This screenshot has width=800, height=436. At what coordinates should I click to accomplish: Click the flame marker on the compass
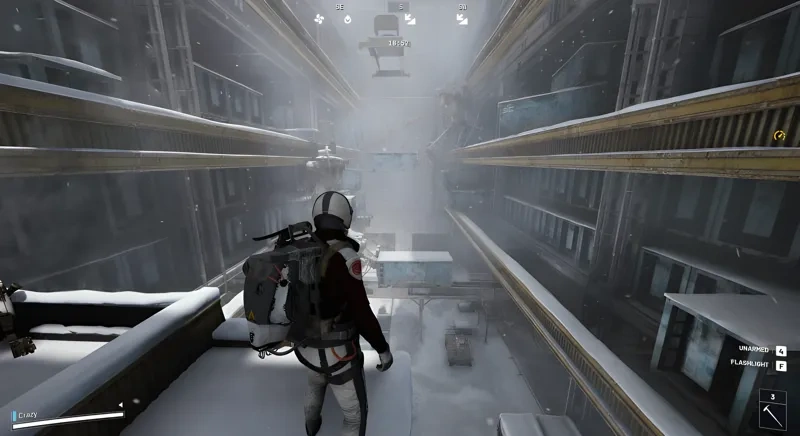(347, 18)
